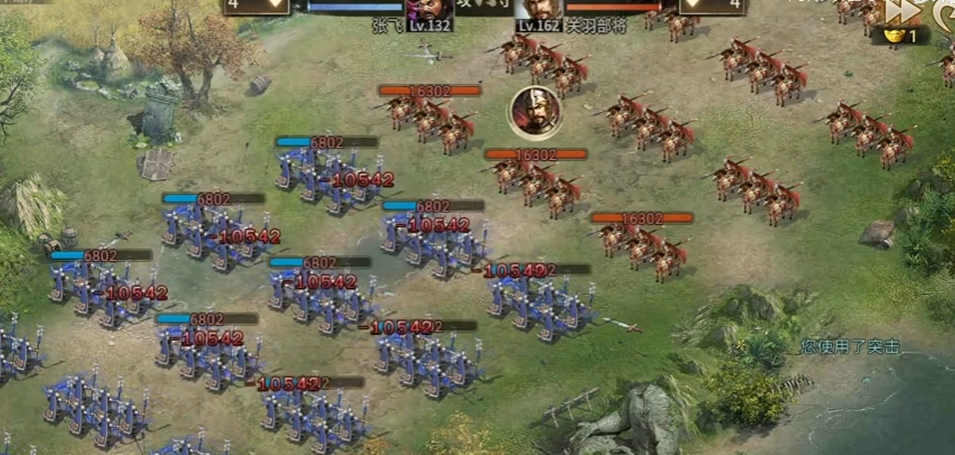Click the curved arrow button beside fast-forward
Screen dimensions: 955x455
pos(943,12)
